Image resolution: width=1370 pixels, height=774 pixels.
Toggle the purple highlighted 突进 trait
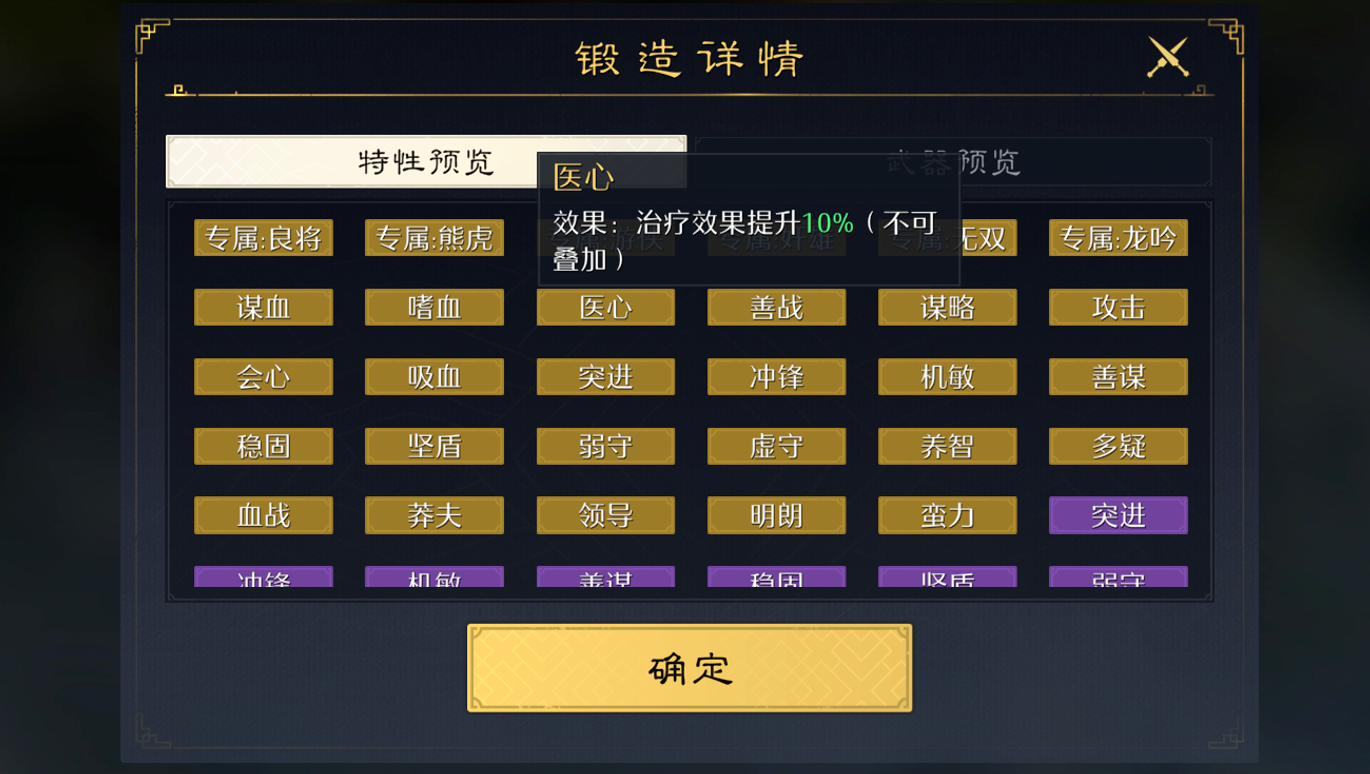pyautogui.click(x=1118, y=515)
